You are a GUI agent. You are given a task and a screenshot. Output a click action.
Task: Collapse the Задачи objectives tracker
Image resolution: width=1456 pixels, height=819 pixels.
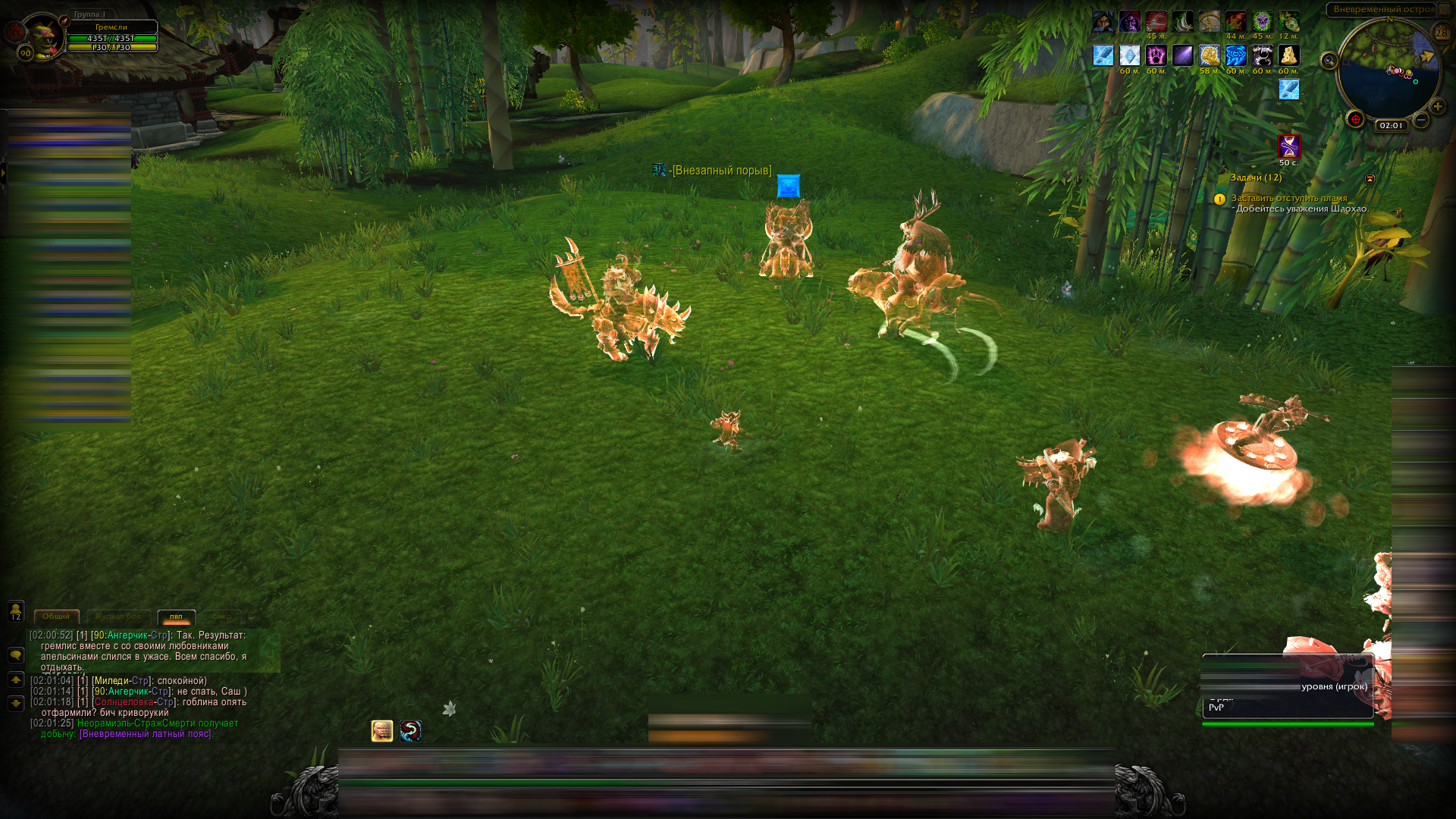[1370, 179]
